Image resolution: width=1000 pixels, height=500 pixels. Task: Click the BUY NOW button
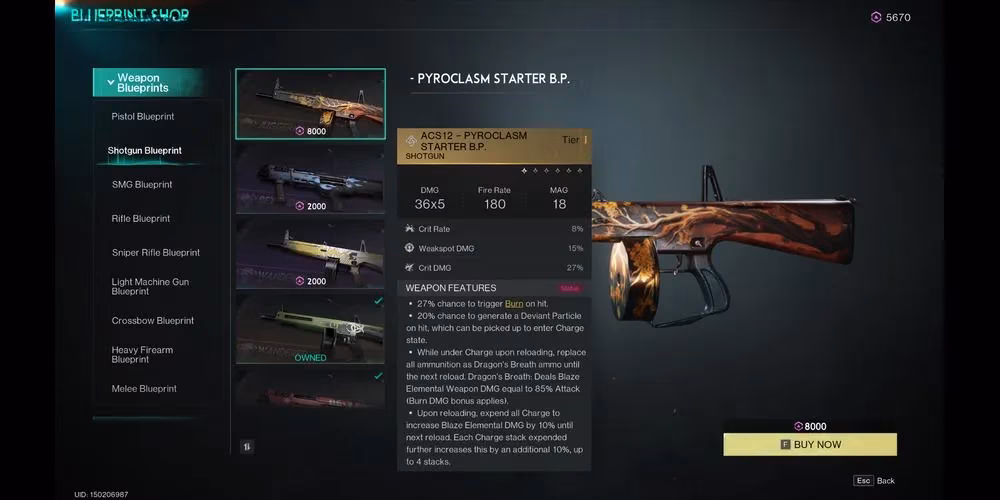(x=810, y=445)
